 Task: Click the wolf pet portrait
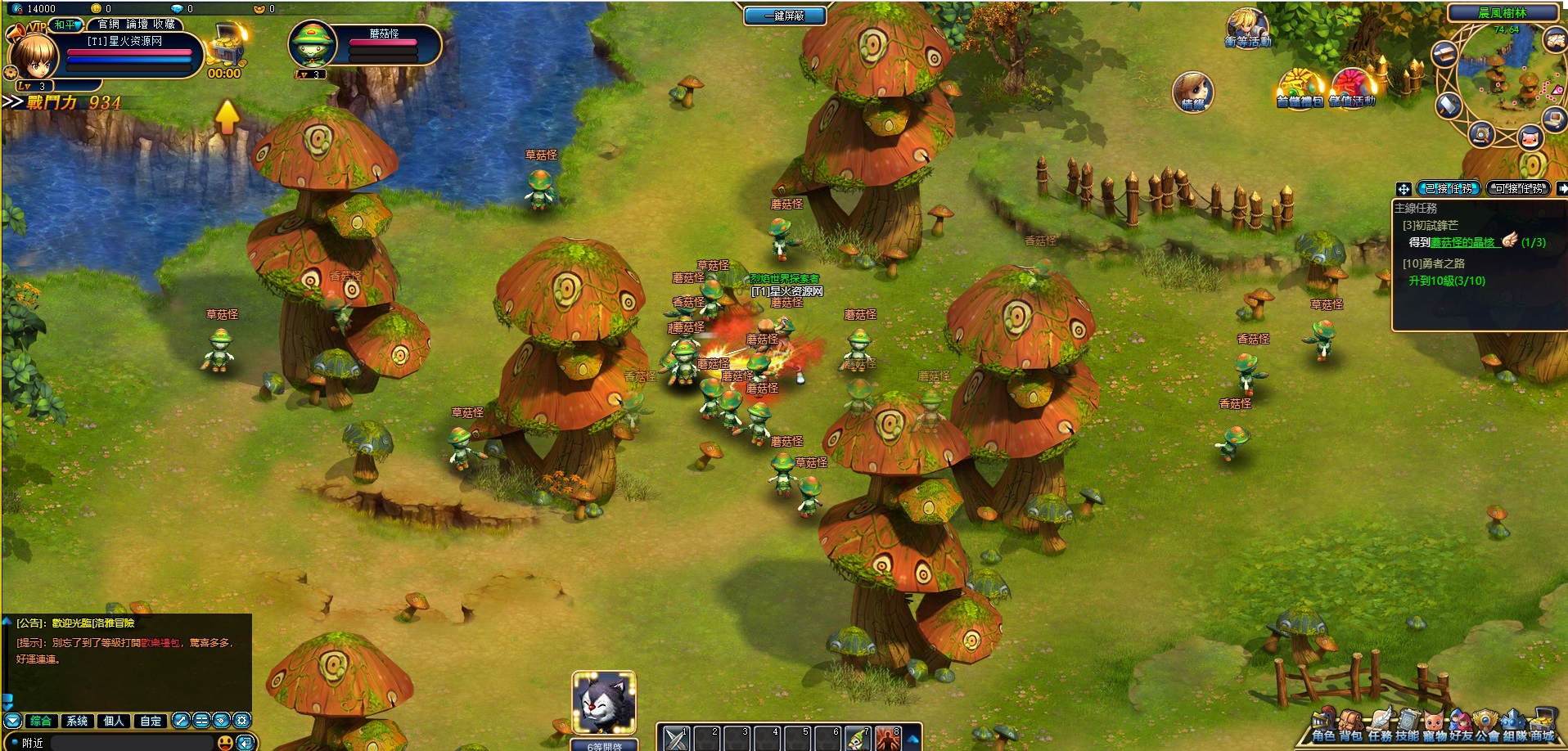point(604,703)
